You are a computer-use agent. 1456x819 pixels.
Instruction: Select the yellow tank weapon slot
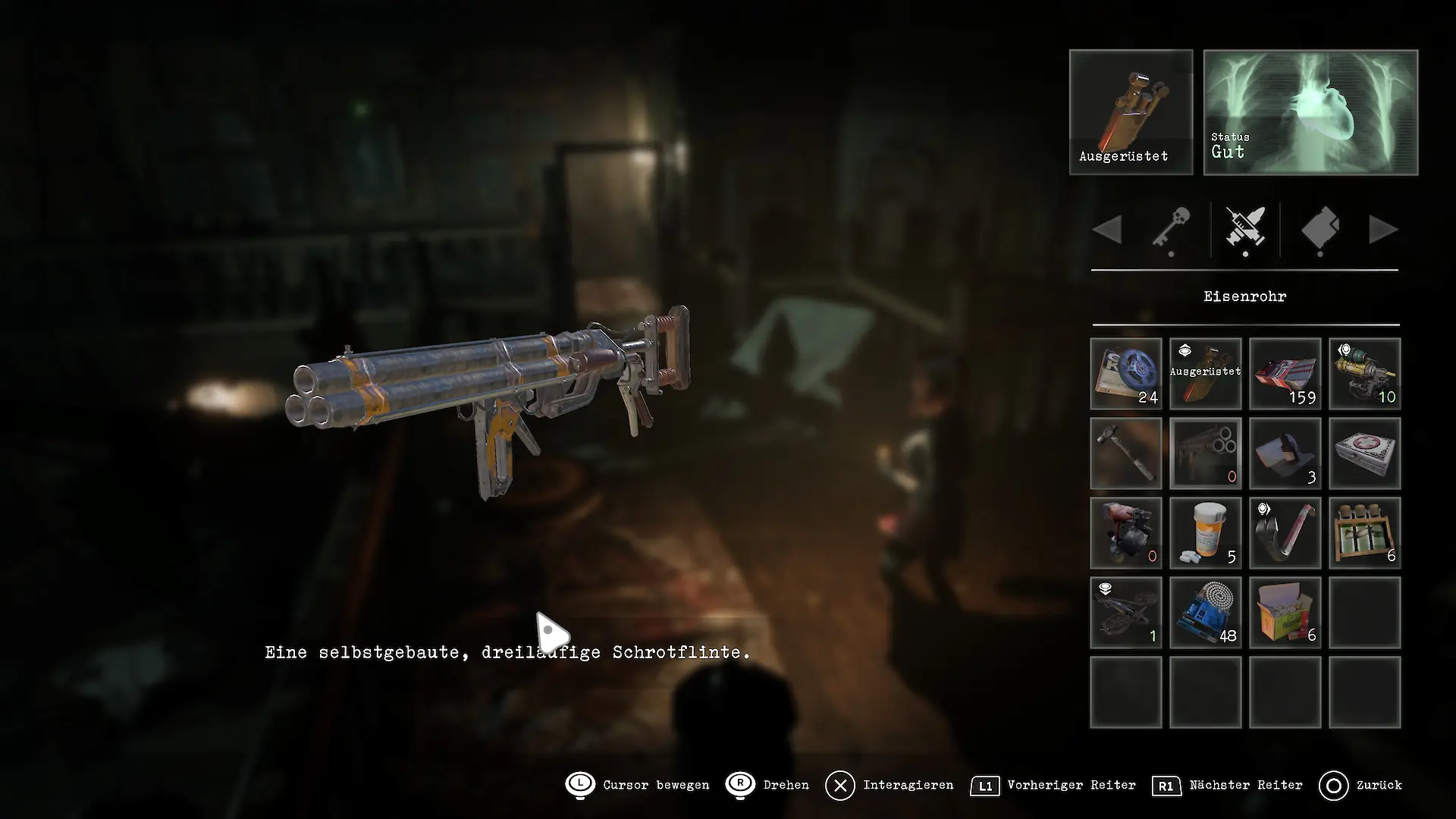[x=1365, y=374]
